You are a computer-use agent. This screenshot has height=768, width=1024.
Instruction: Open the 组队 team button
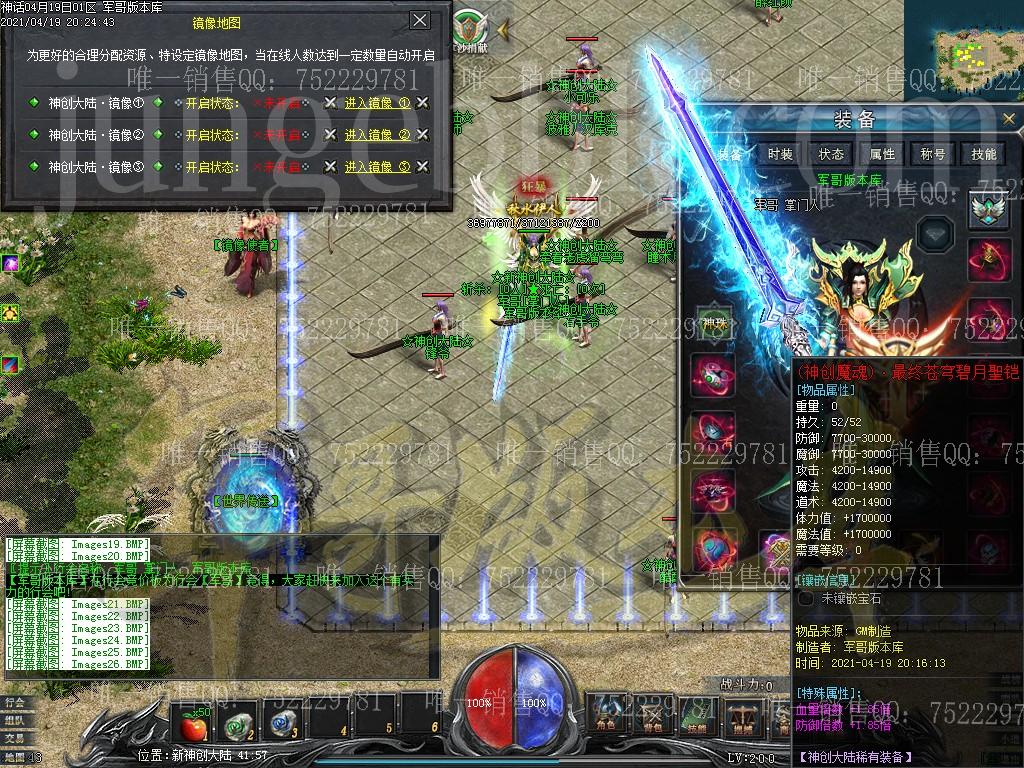(15, 720)
